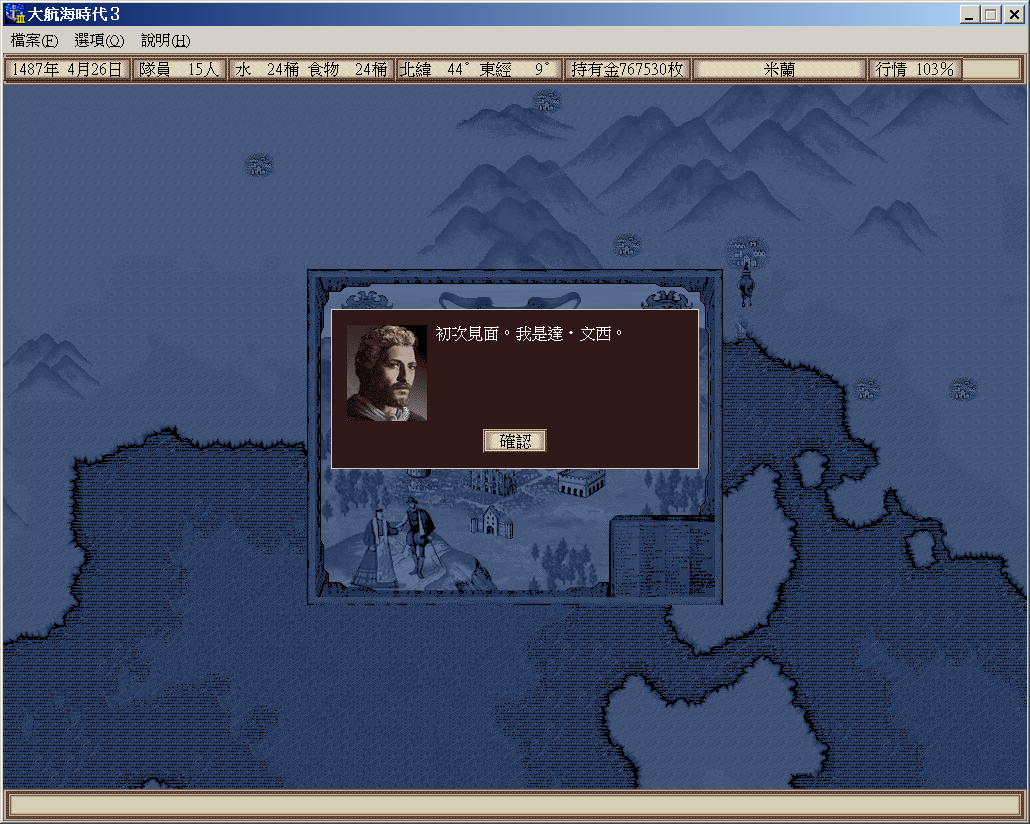The image size is (1030, 824).
Task: Close the game window
Action: coord(1012,15)
